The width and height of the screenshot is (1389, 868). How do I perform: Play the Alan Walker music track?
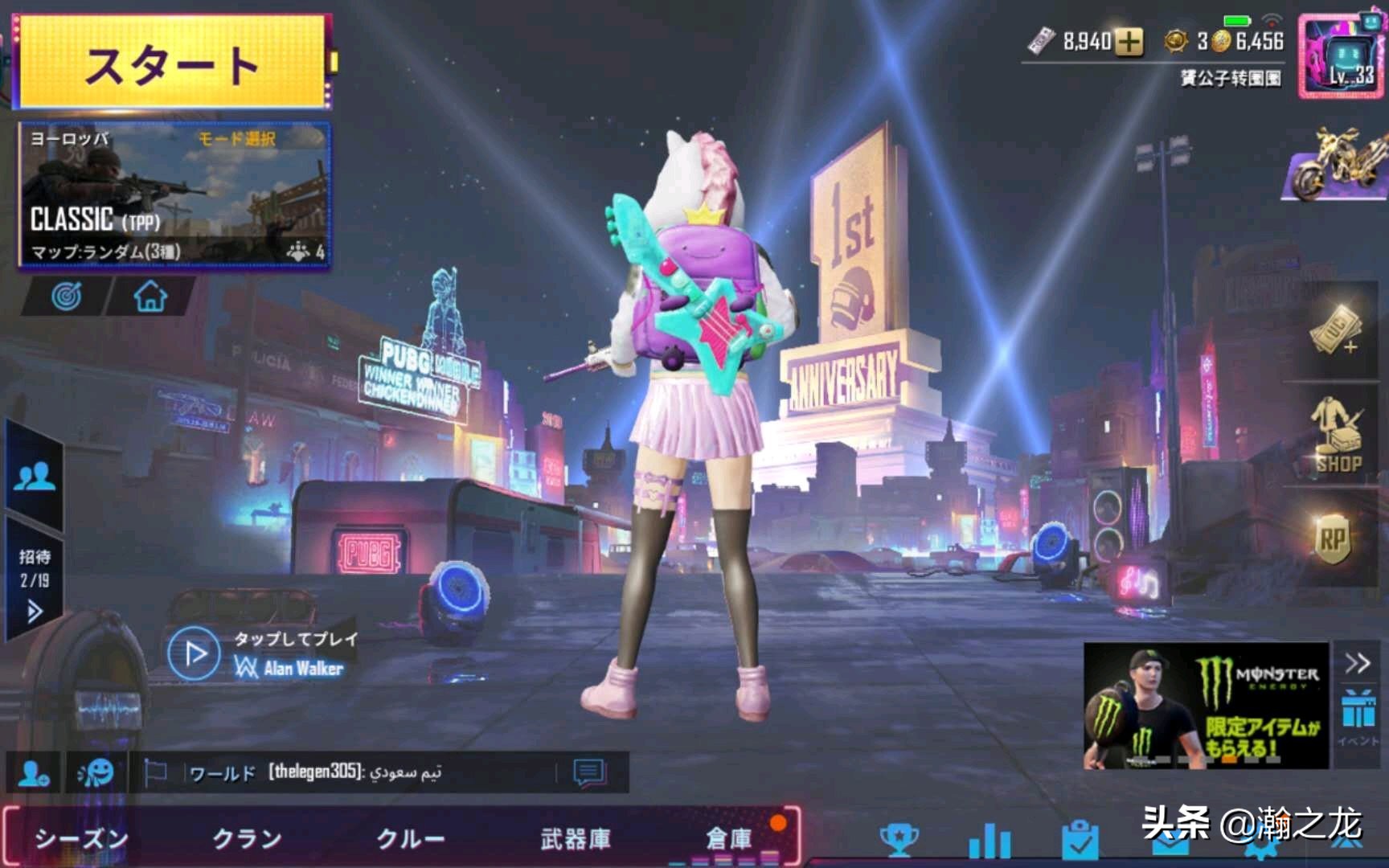[194, 654]
